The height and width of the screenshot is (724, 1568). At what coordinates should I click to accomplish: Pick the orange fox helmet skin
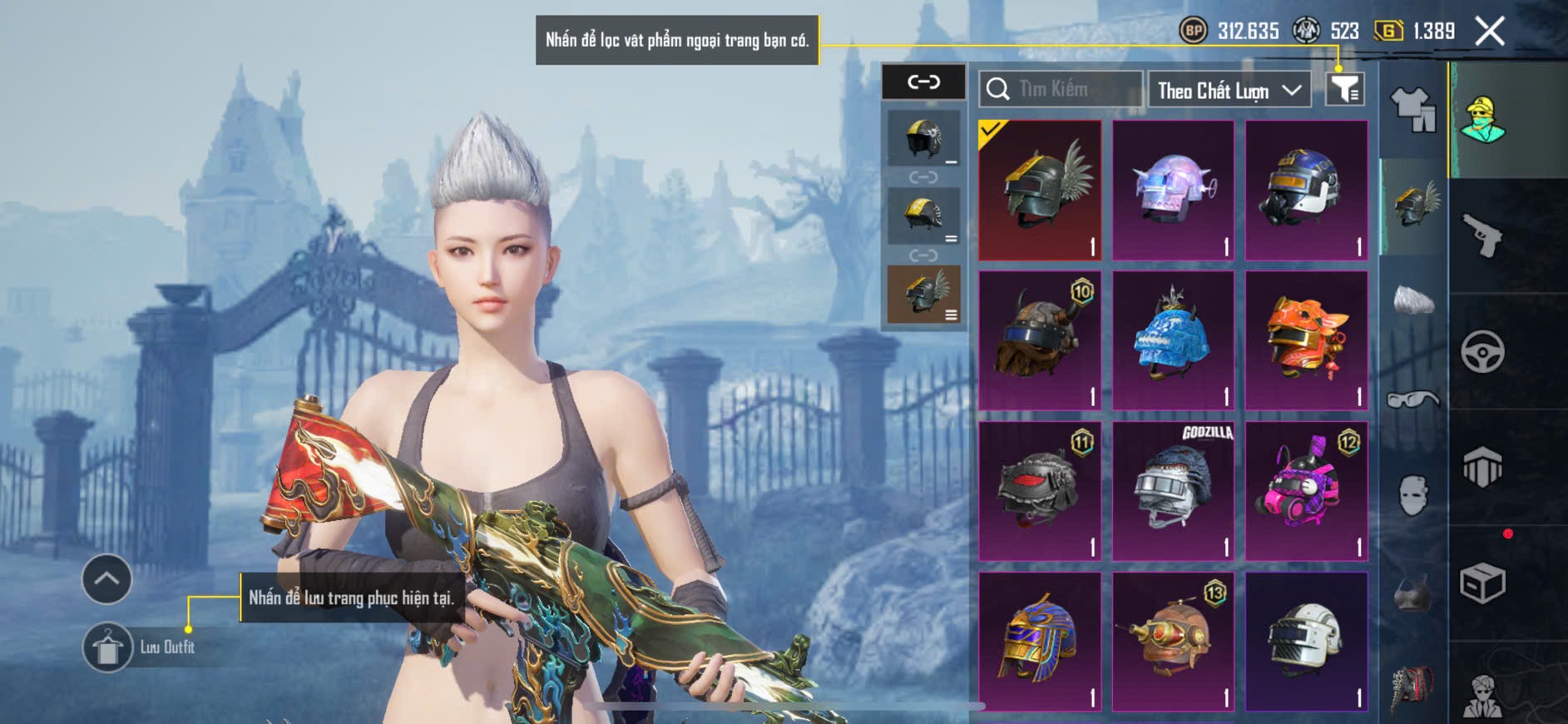coord(1306,340)
